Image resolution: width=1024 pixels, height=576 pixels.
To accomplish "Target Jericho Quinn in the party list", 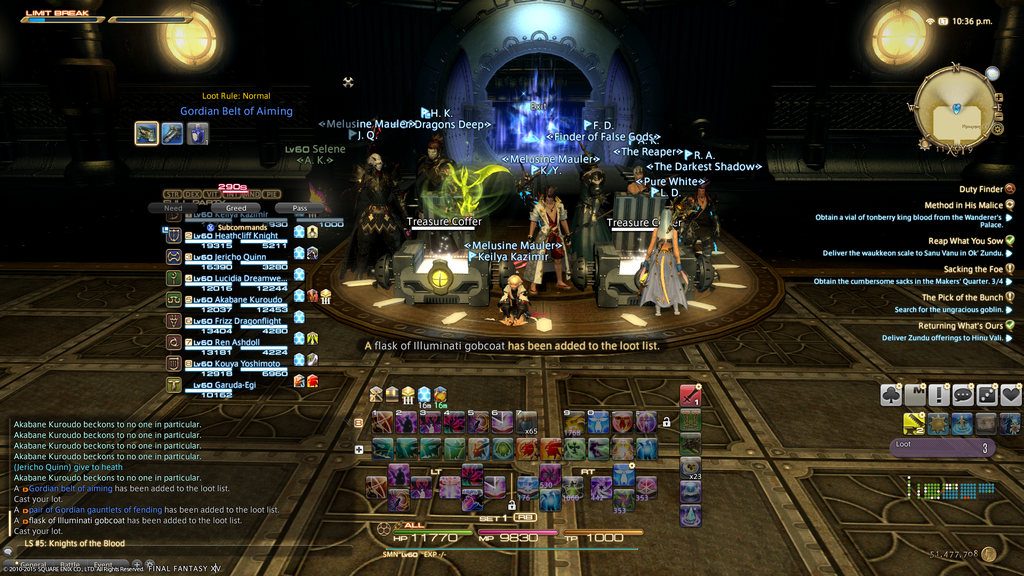I will [x=238, y=257].
